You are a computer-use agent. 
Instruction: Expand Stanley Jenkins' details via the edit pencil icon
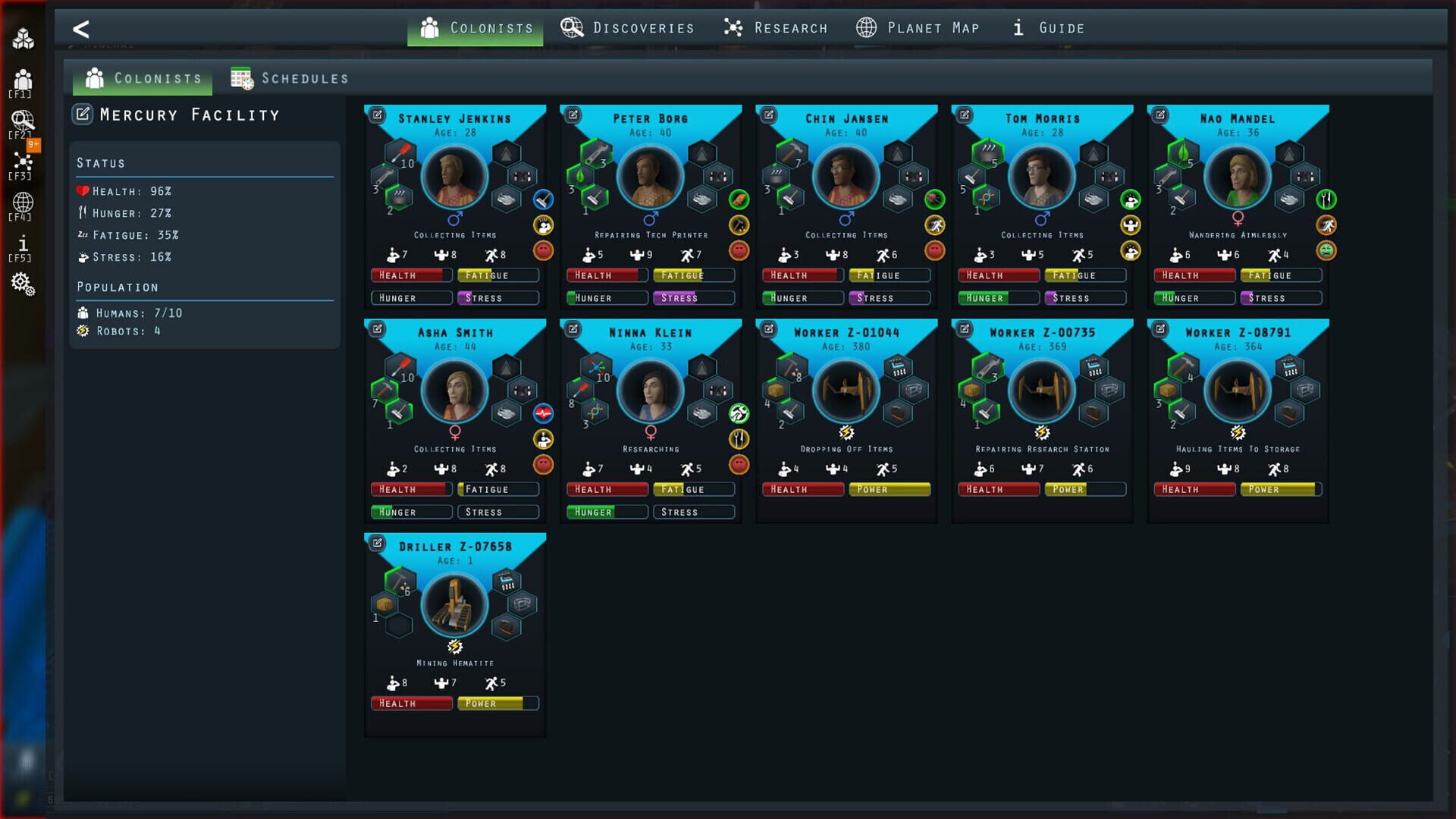[x=377, y=113]
